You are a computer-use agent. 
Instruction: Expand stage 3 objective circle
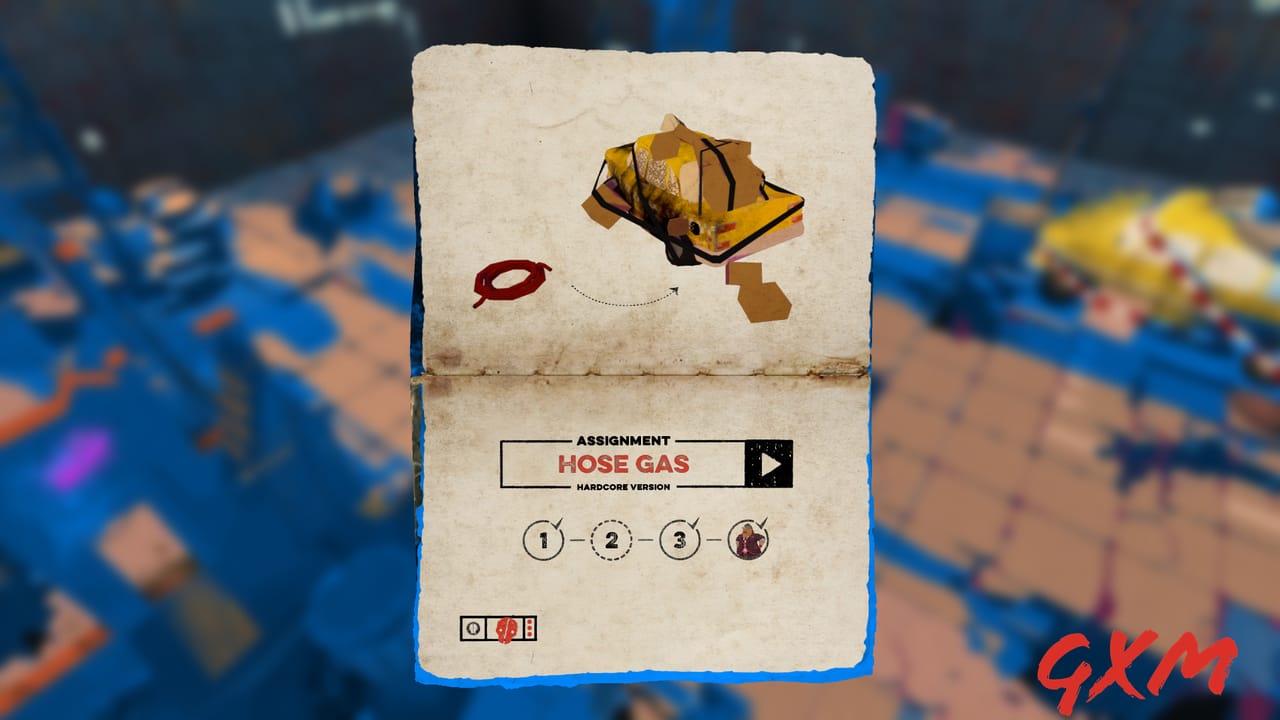click(680, 540)
